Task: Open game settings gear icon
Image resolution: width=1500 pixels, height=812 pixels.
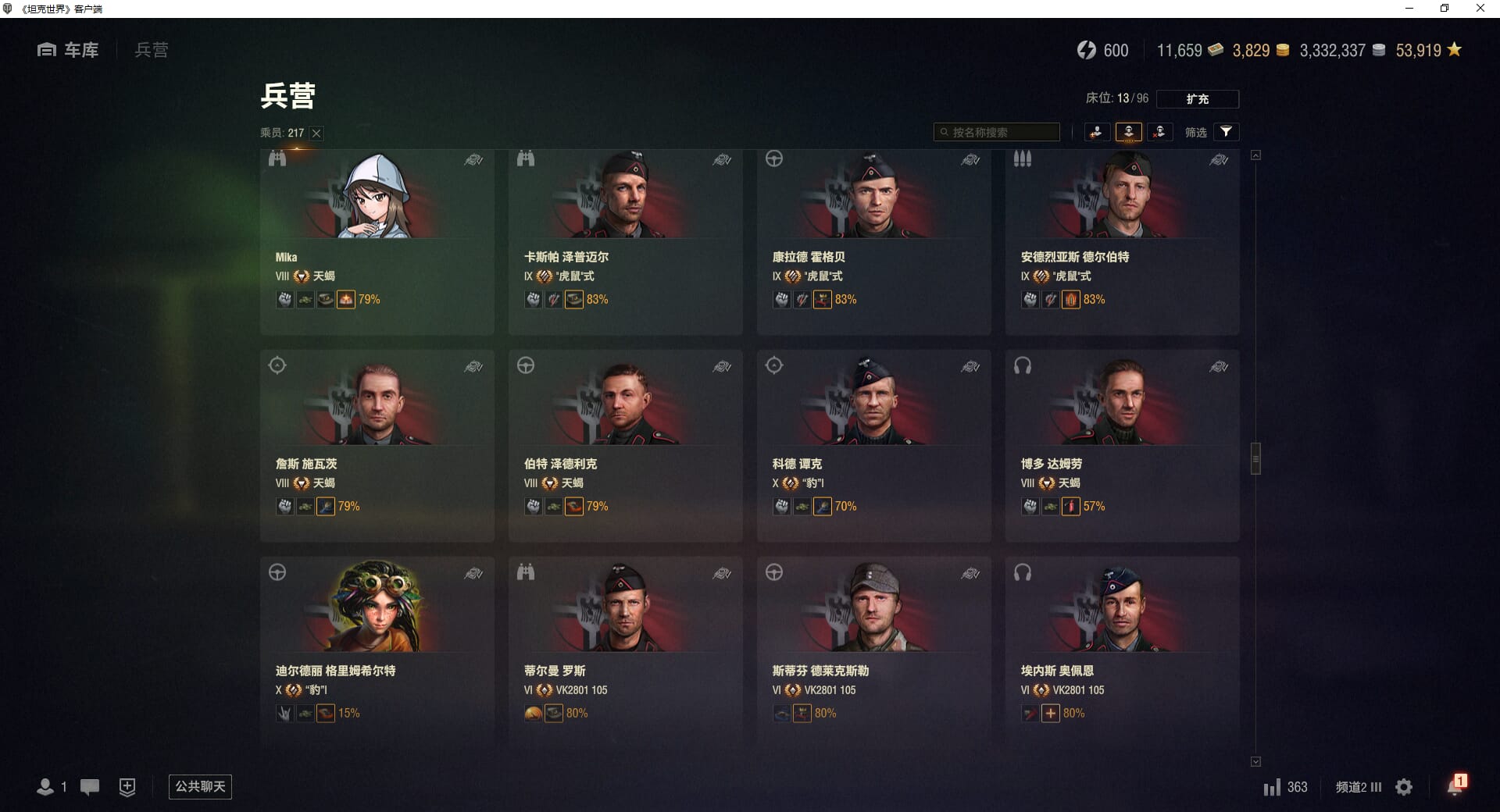Action: pyautogui.click(x=1404, y=787)
